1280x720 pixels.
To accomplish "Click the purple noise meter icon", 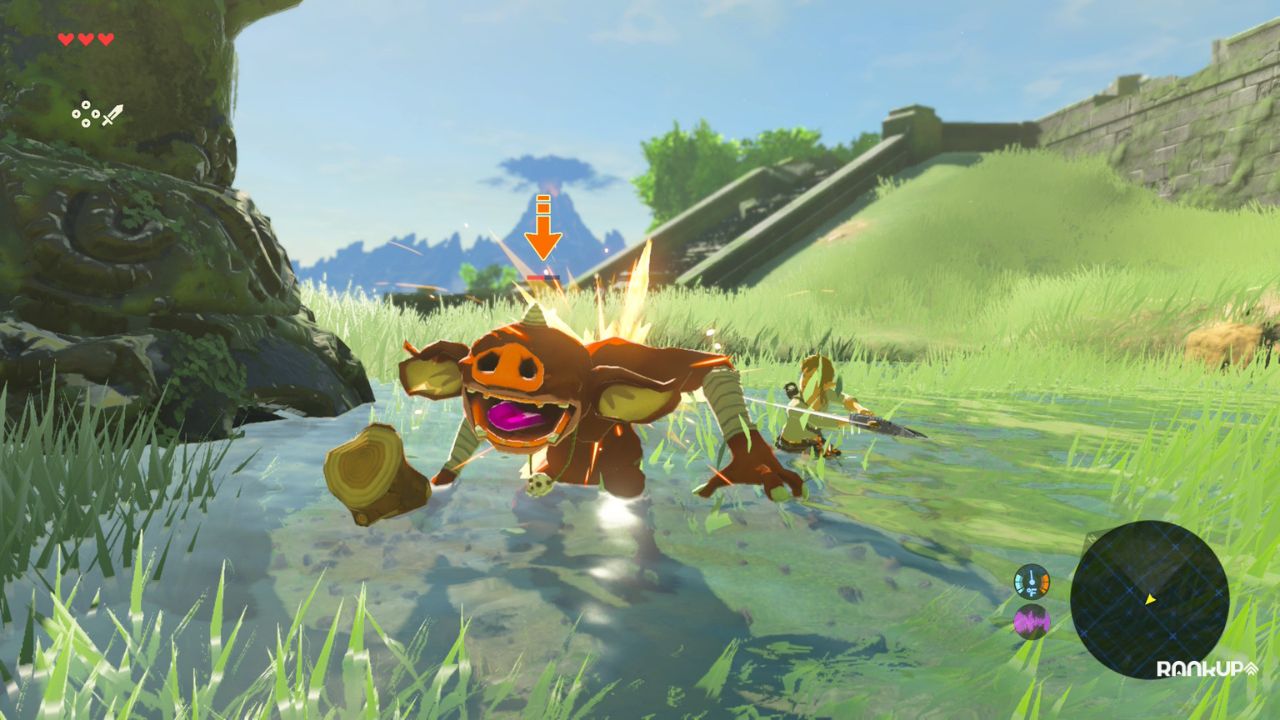I will pos(1031,622).
